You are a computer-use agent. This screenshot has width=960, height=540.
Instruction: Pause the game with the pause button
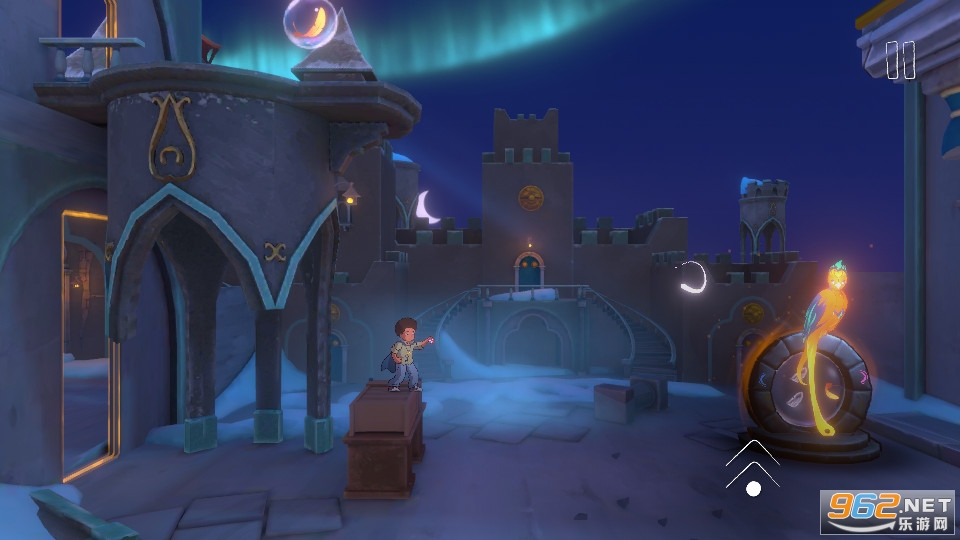pos(900,60)
